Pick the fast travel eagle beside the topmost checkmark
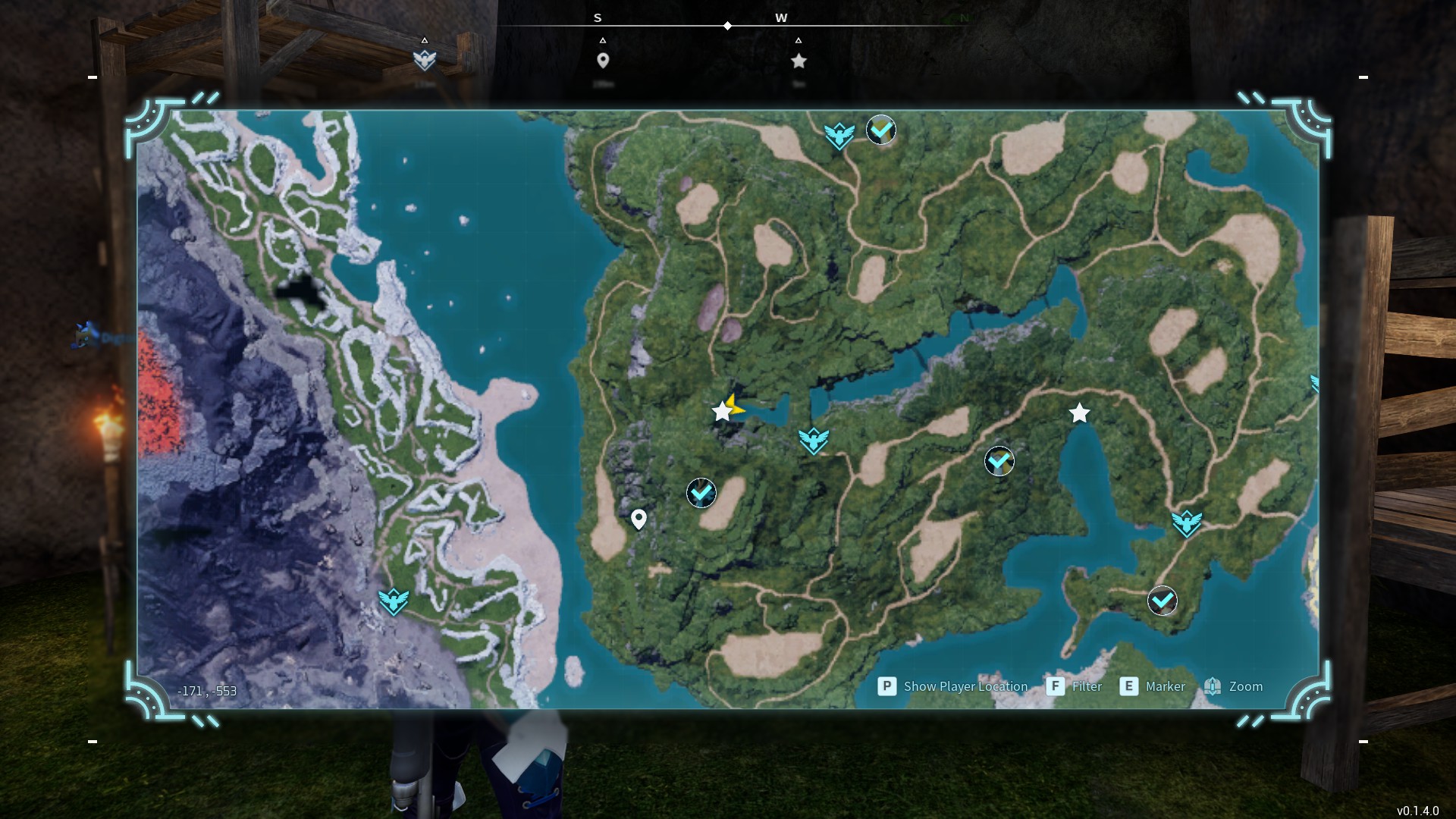The height and width of the screenshot is (819, 1456). (x=839, y=136)
